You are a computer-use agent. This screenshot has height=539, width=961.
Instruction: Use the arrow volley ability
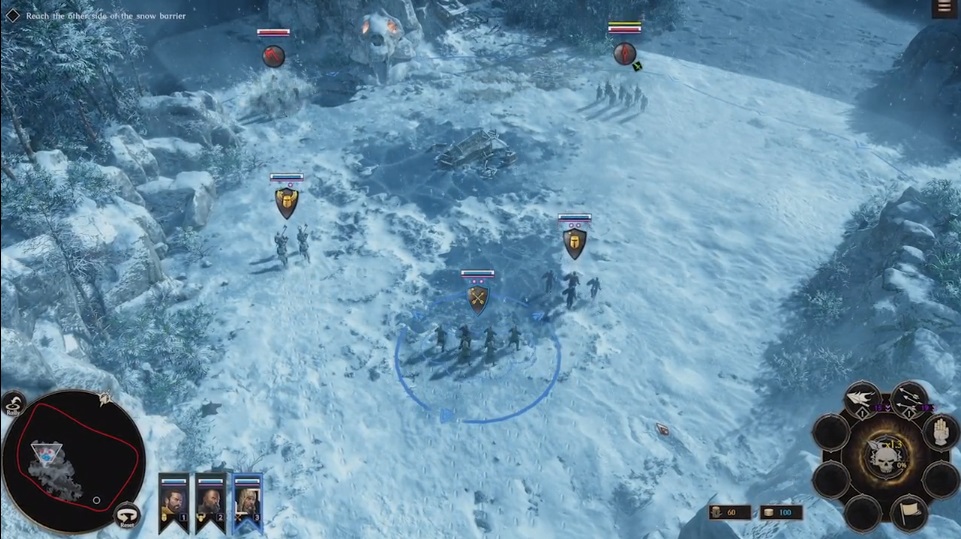[908, 400]
